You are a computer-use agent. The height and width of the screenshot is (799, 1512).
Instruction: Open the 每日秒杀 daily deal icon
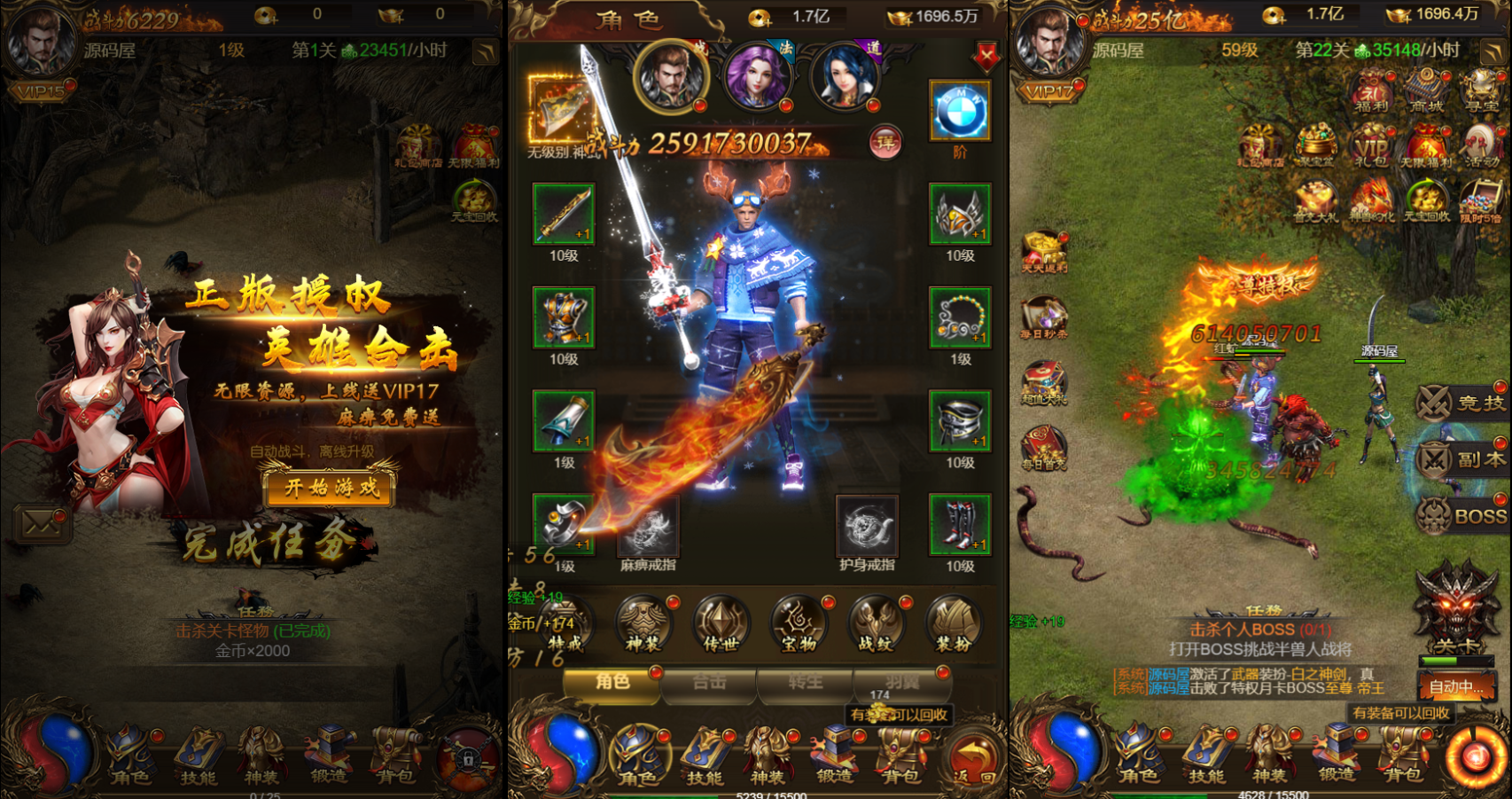[x=1044, y=319]
